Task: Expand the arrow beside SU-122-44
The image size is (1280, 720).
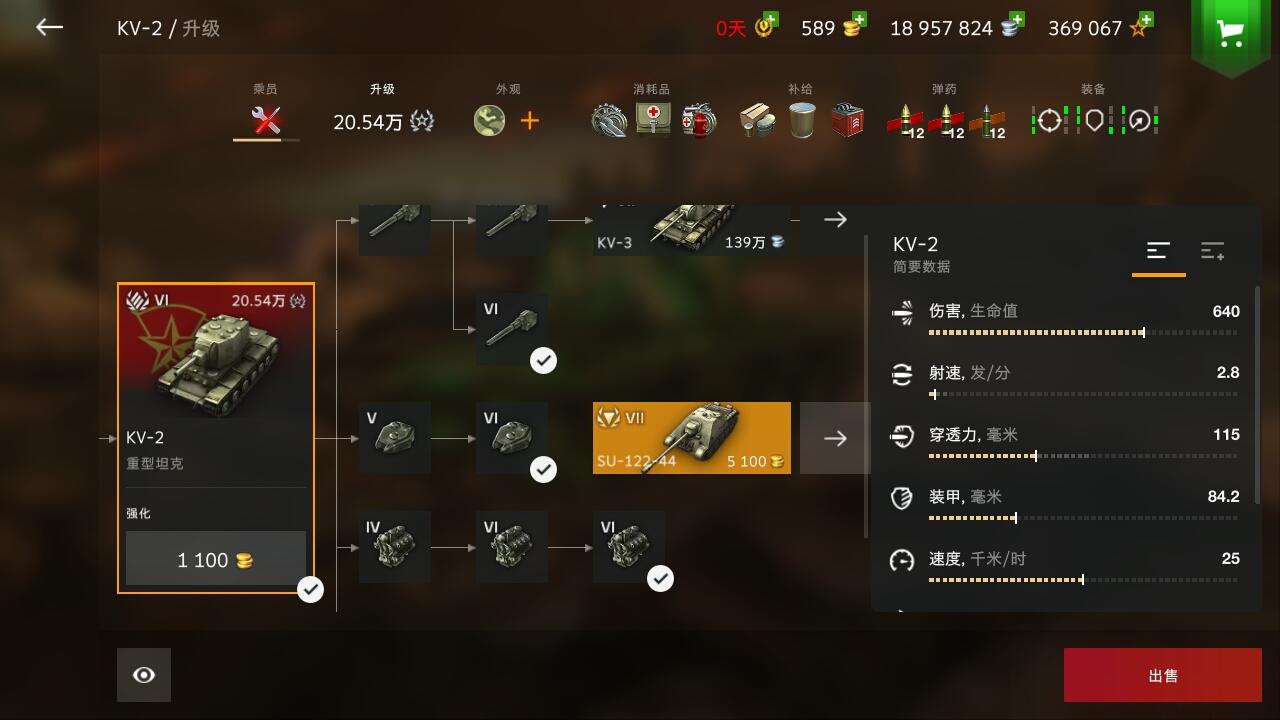Action: point(835,437)
